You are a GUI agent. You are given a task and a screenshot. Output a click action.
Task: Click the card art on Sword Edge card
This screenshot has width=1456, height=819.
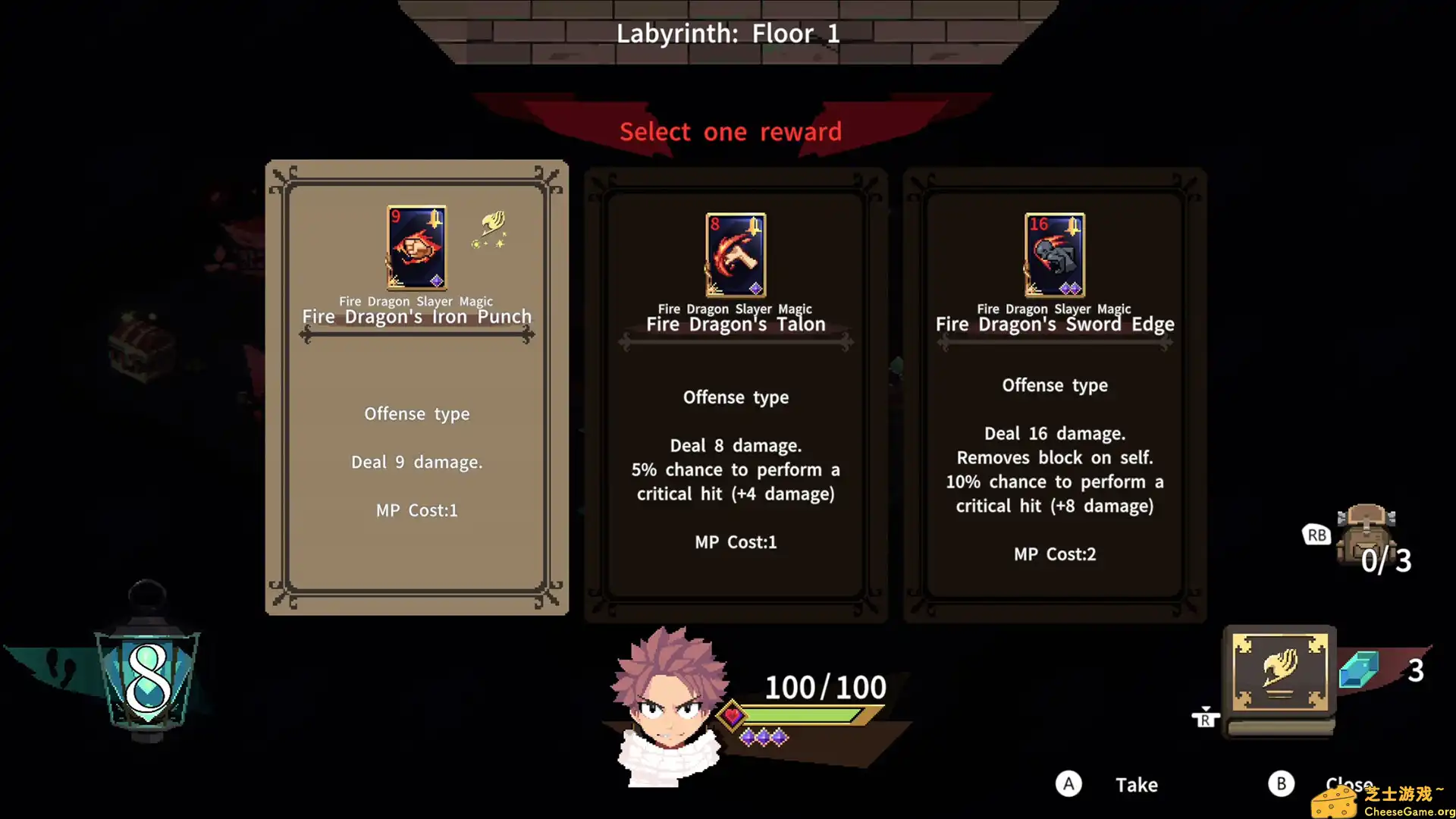click(x=1054, y=256)
